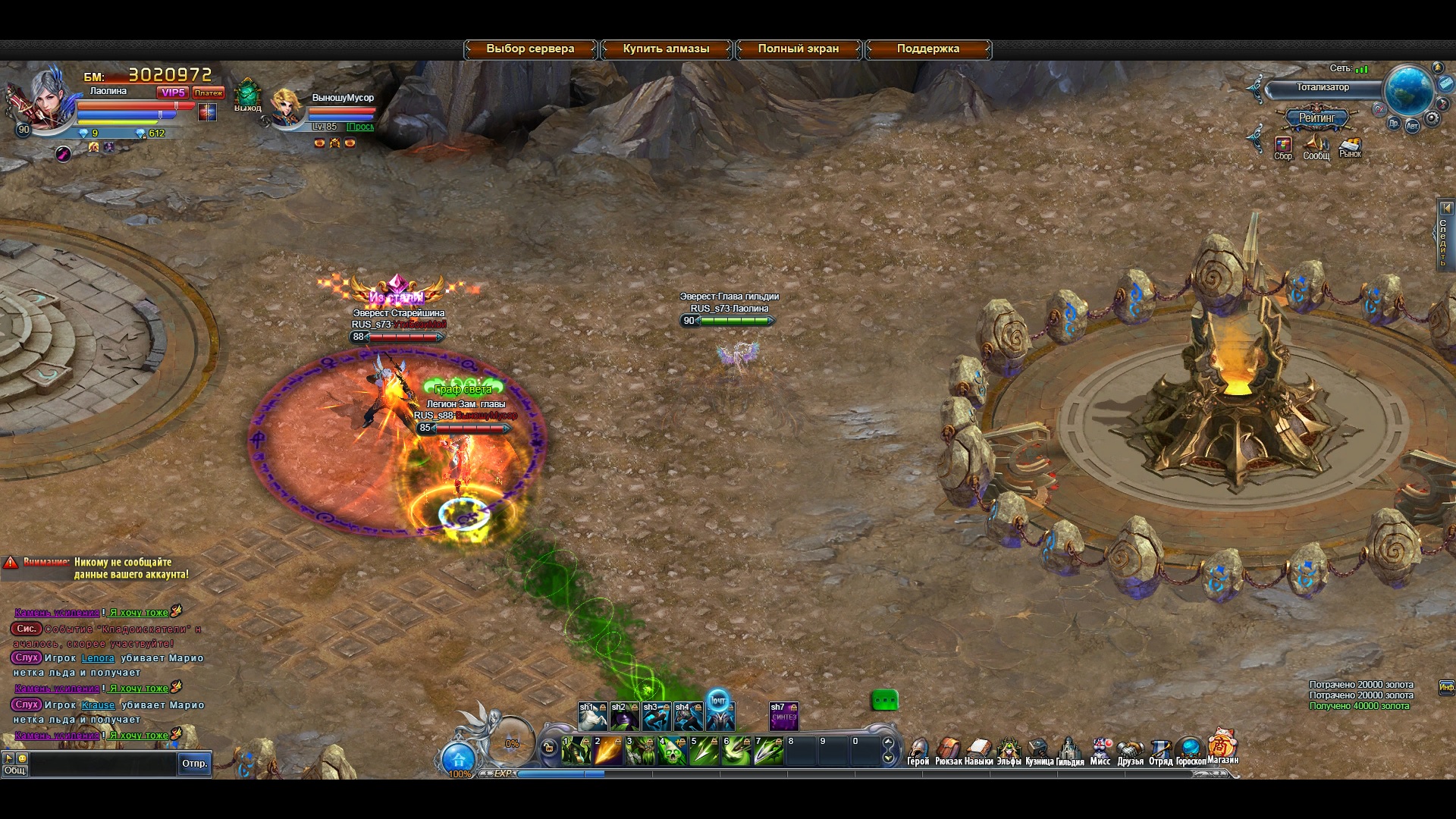Image resolution: width=1456 pixels, height=819 pixels.
Task: Click the Купить алмазы button
Action: pos(666,49)
